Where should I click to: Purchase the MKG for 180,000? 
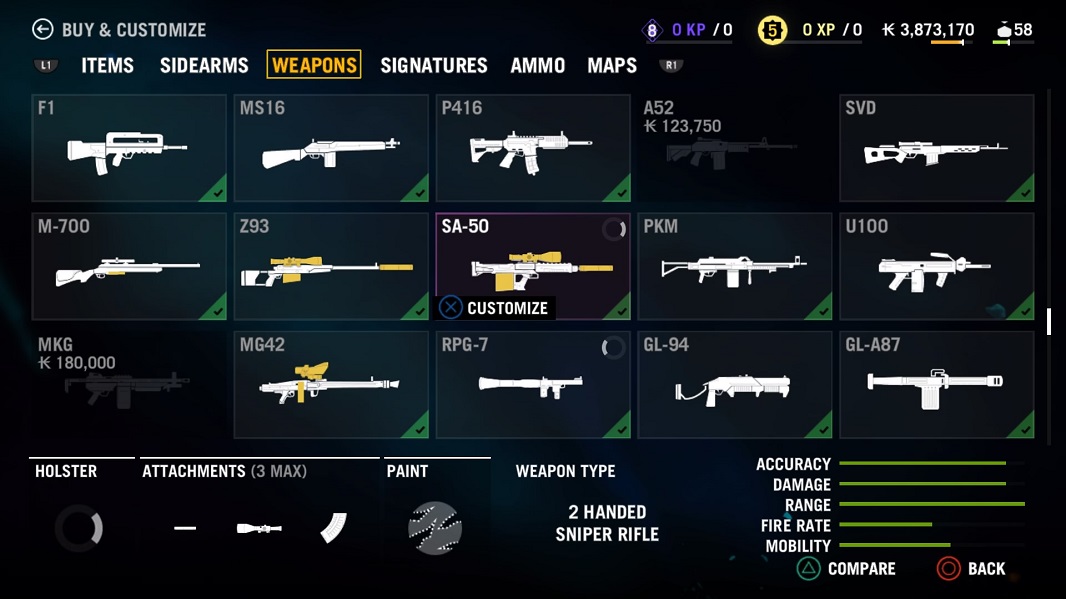coord(130,384)
